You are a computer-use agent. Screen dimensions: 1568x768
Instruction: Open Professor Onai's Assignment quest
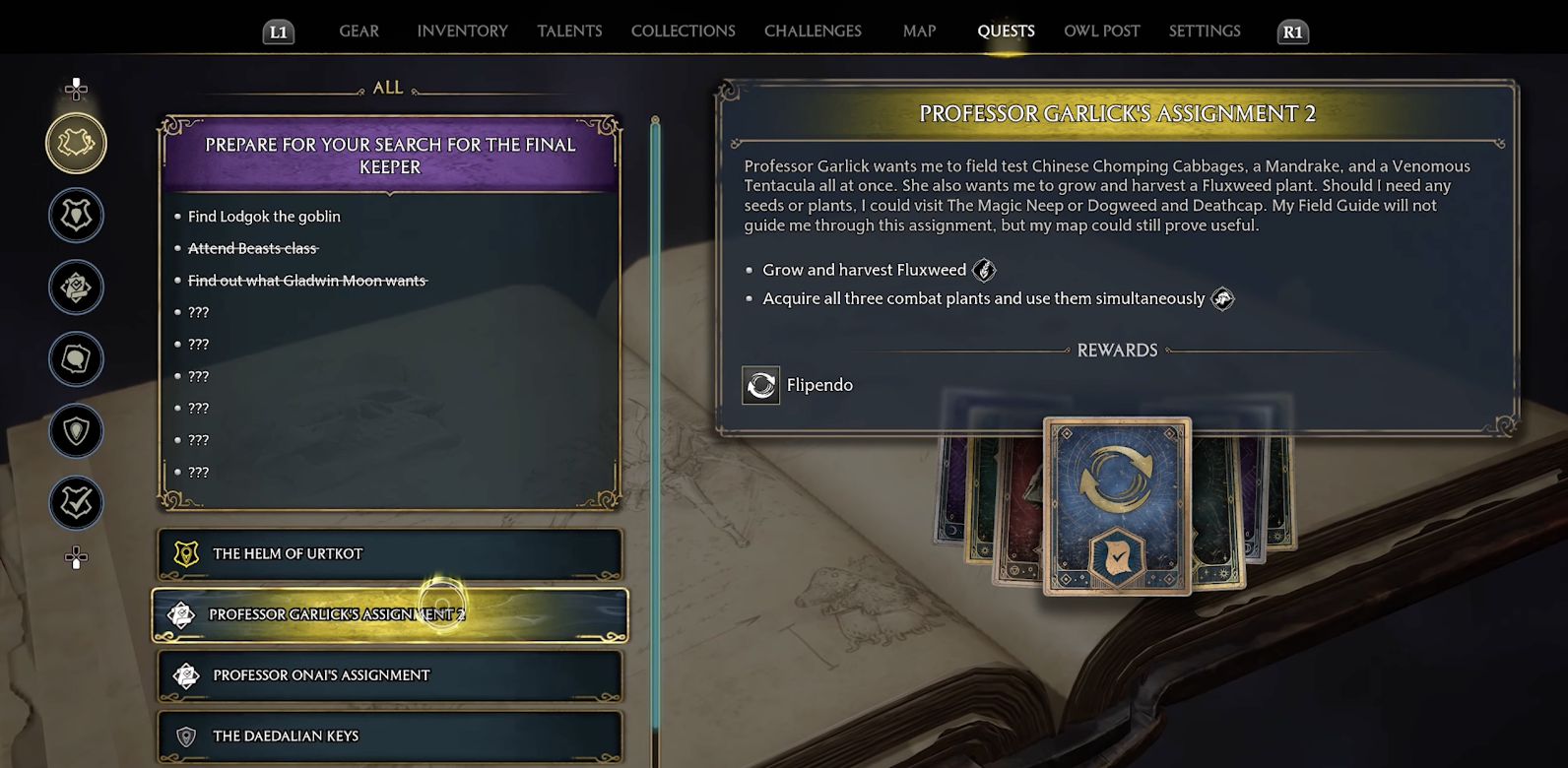pyautogui.click(x=390, y=675)
